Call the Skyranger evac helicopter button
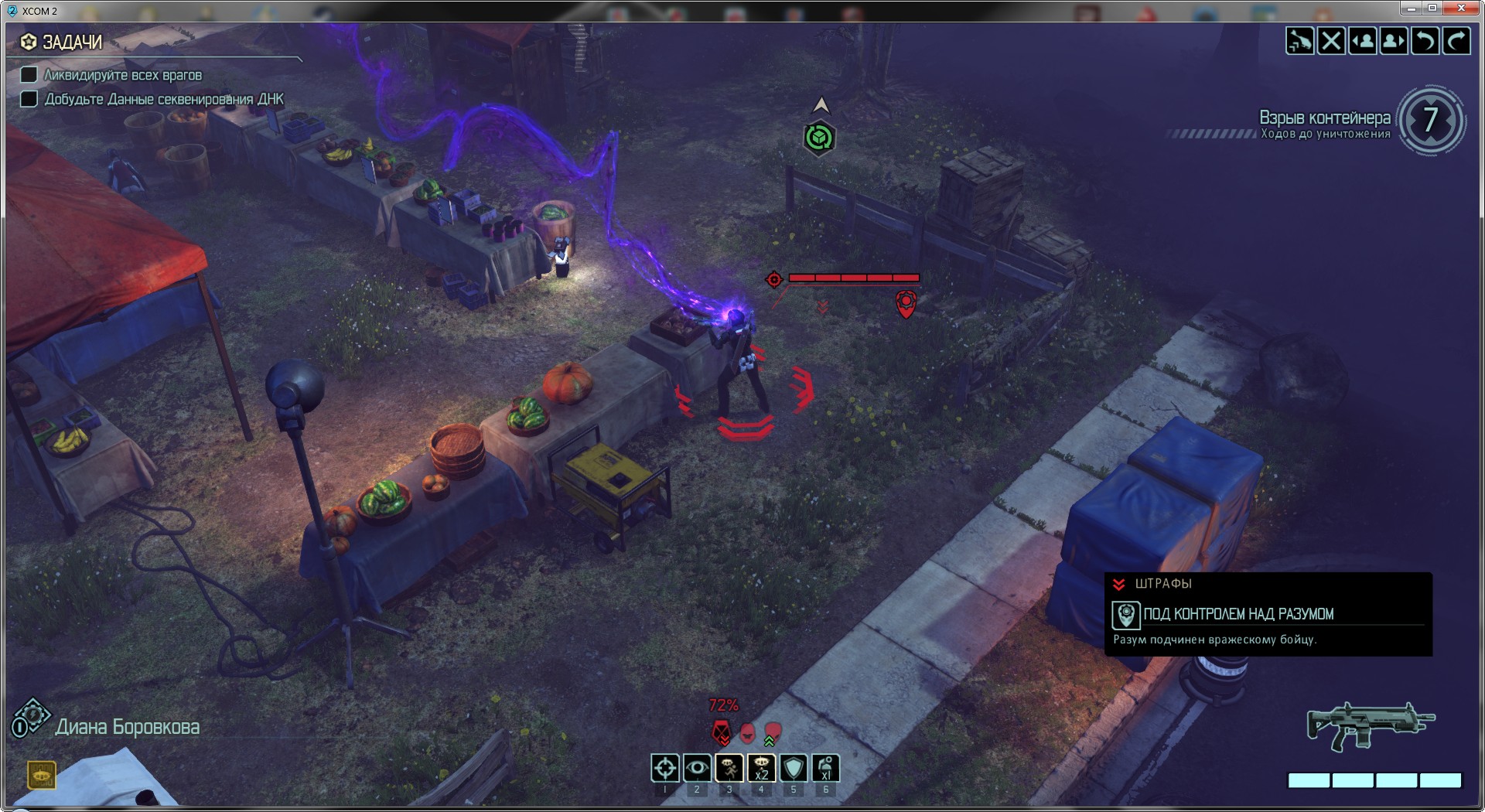1485x812 pixels. [1299, 41]
